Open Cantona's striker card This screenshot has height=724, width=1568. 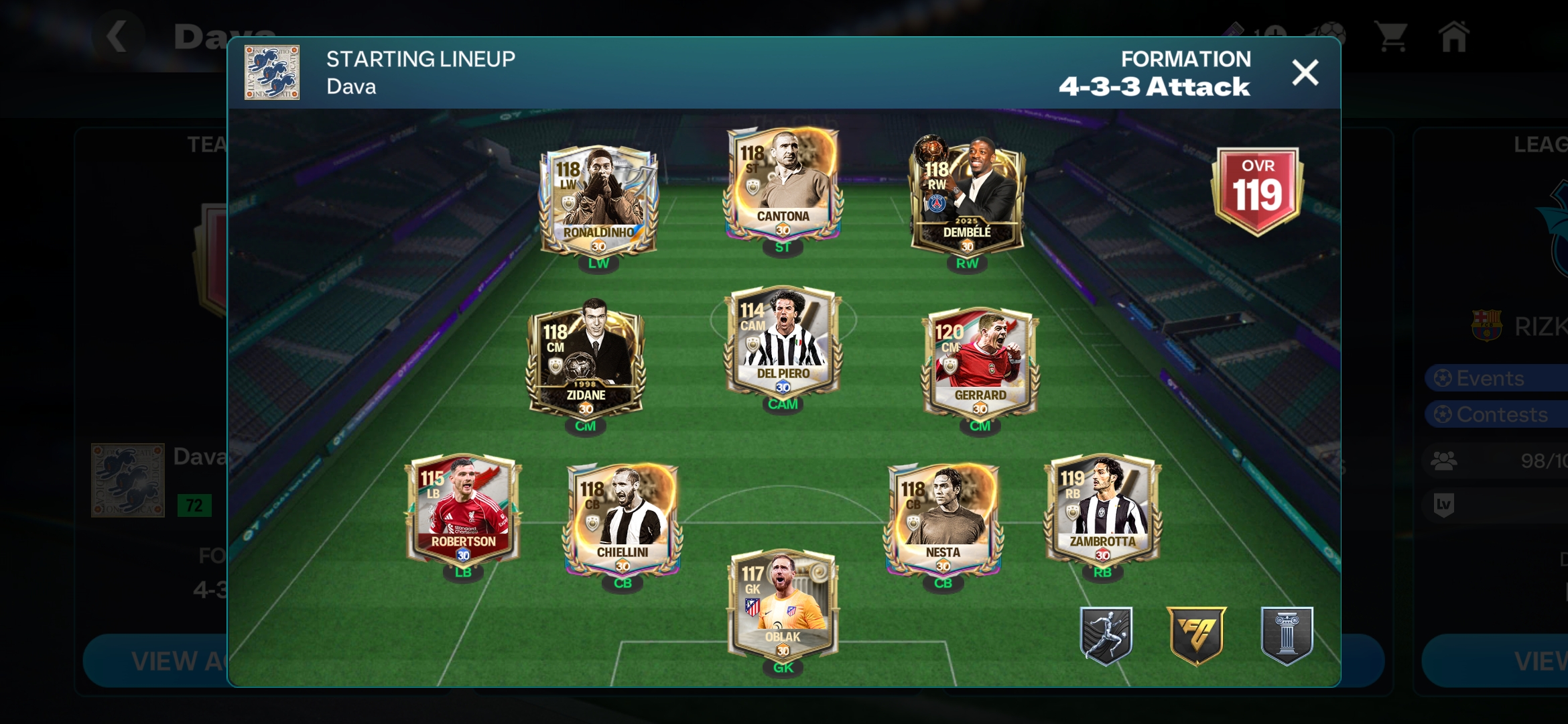pos(783,184)
